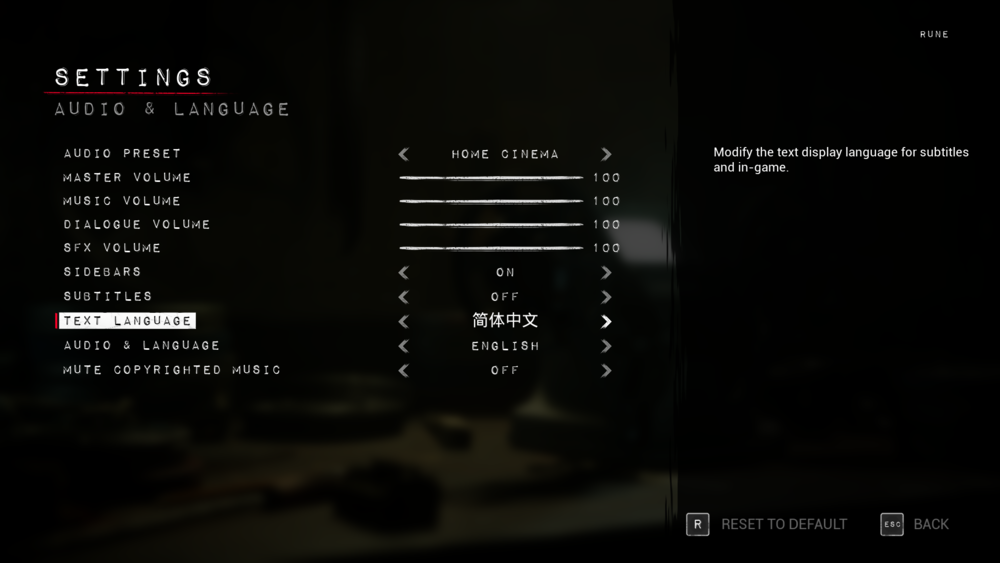This screenshot has width=1000, height=563.
Task: Advance Text Language with the right arrow
Action: (x=606, y=322)
